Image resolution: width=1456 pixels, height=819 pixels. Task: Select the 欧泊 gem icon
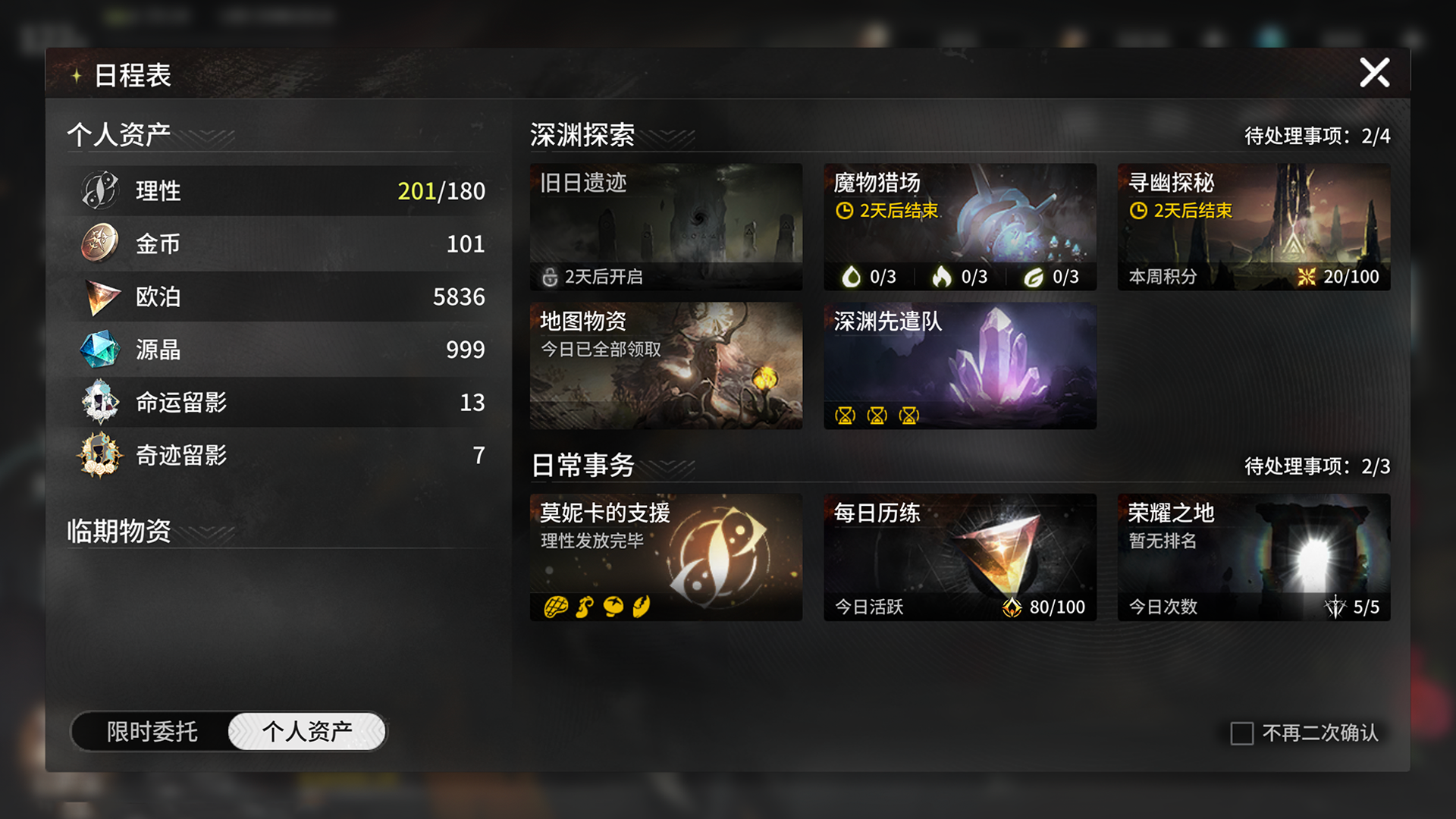[99, 297]
